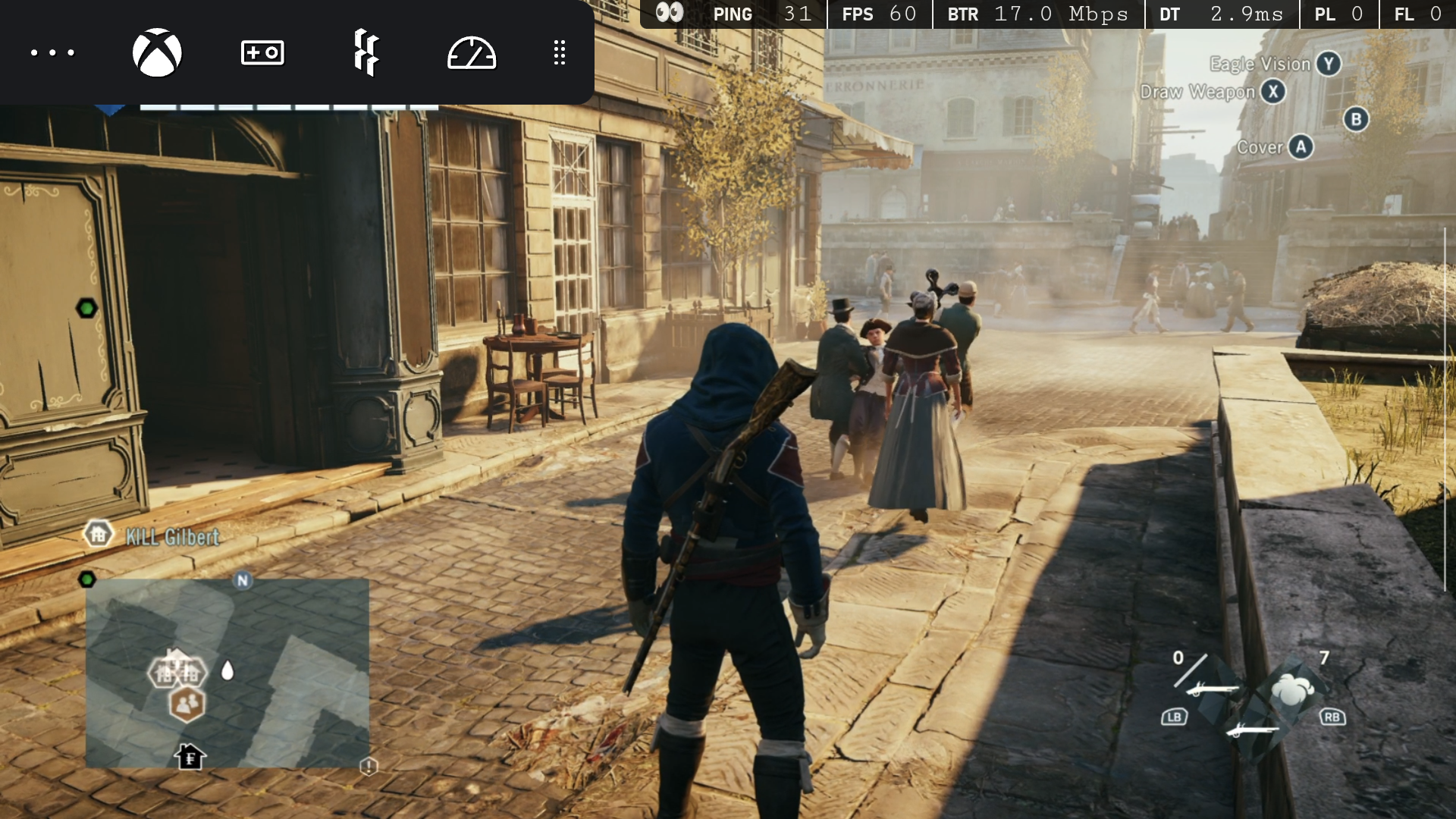This screenshot has height=819, width=1456.
Task: Click the Xbox logo button
Action: (157, 52)
